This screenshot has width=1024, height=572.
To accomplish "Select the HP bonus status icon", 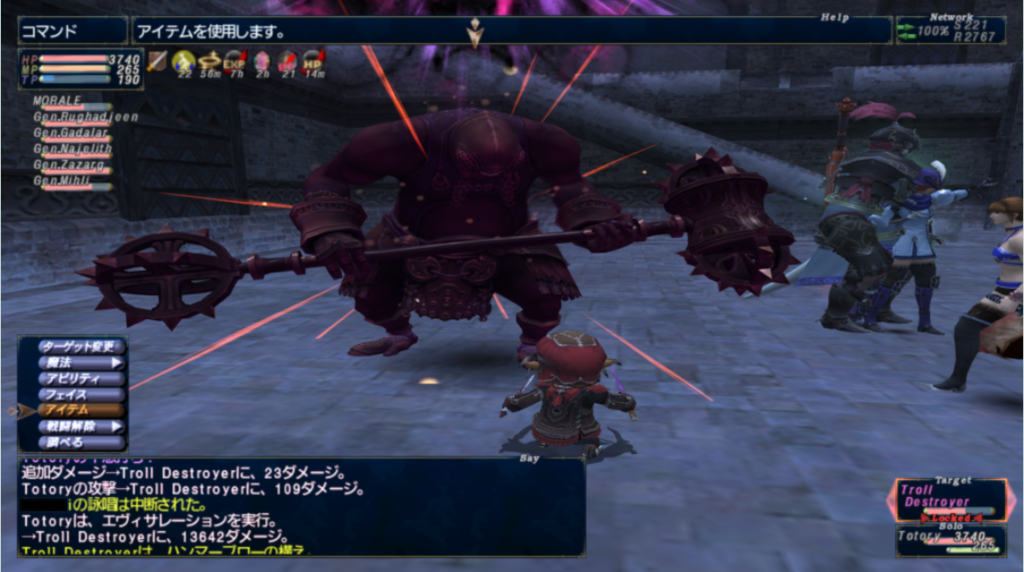I will coord(313,62).
